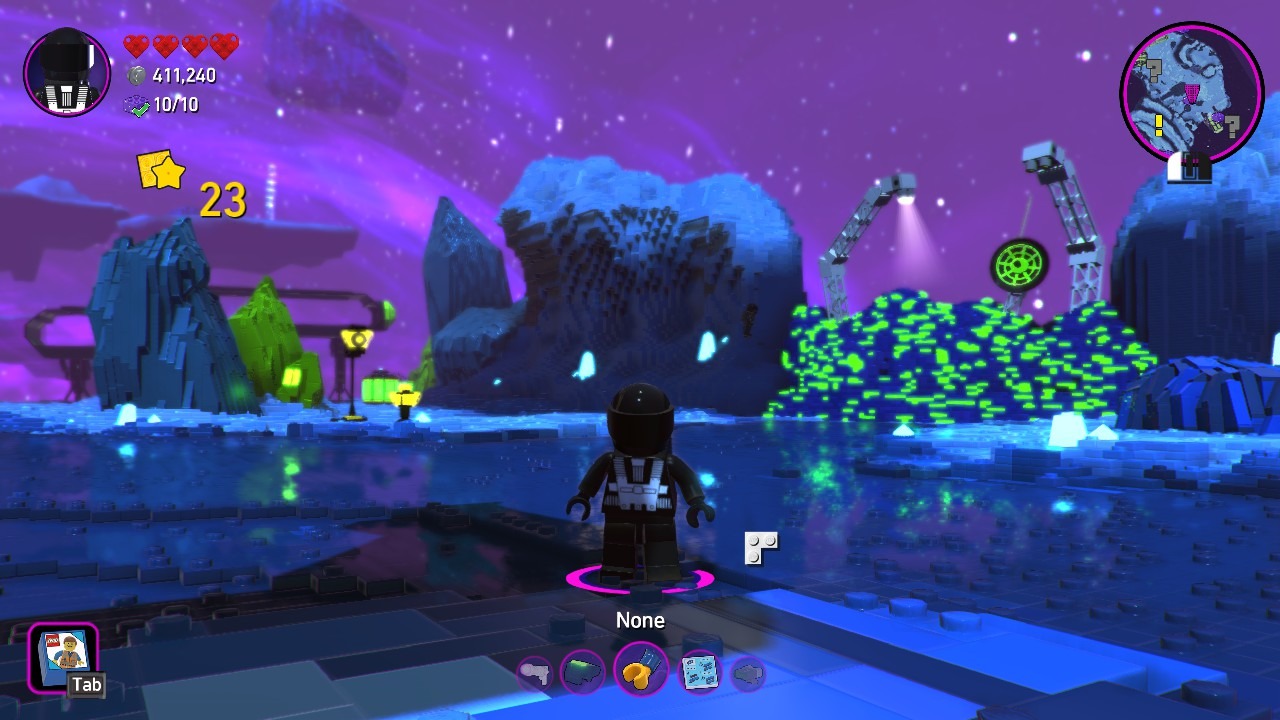1280x720 pixels.
Task: Click the yellow exclamation marker on the minimap
Action: click(x=1159, y=125)
